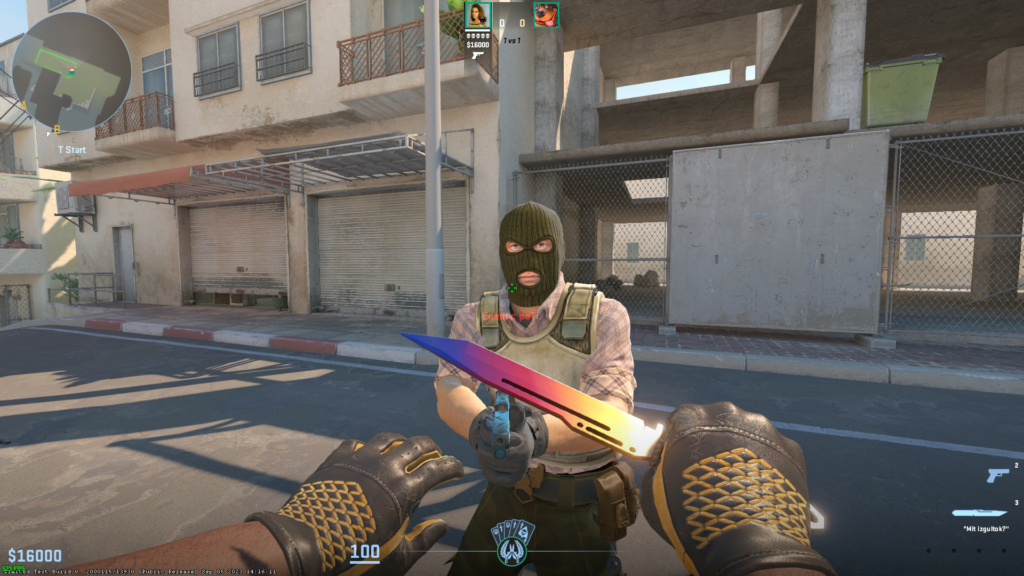The image size is (1024, 576).
Task: Click the pistol icon under the woman avatar
Action: click(478, 55)
